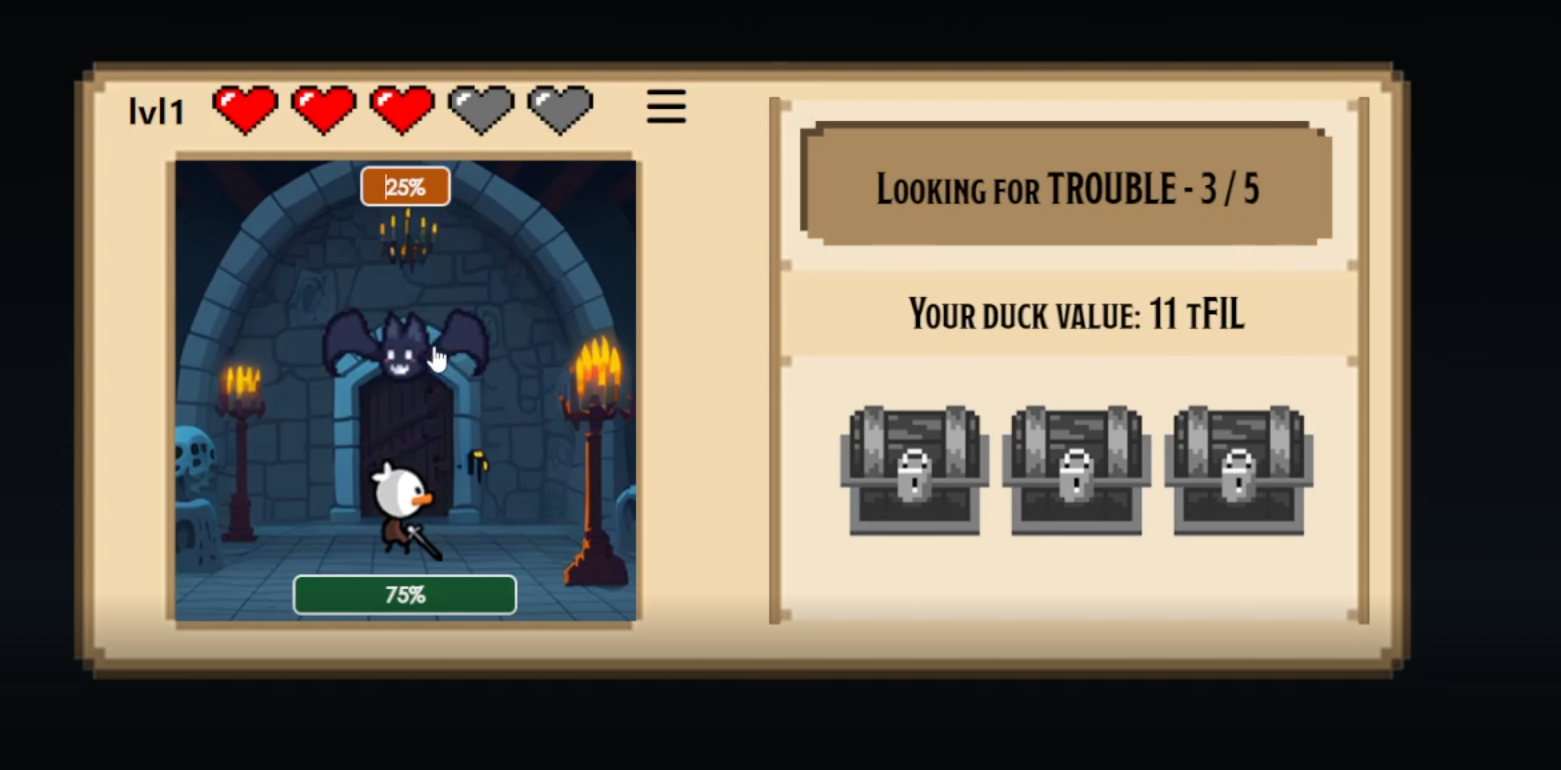The width and height of the screenshot is (1561, 770).
Task: Click the first red heart icon
Action: pos(243,107)
